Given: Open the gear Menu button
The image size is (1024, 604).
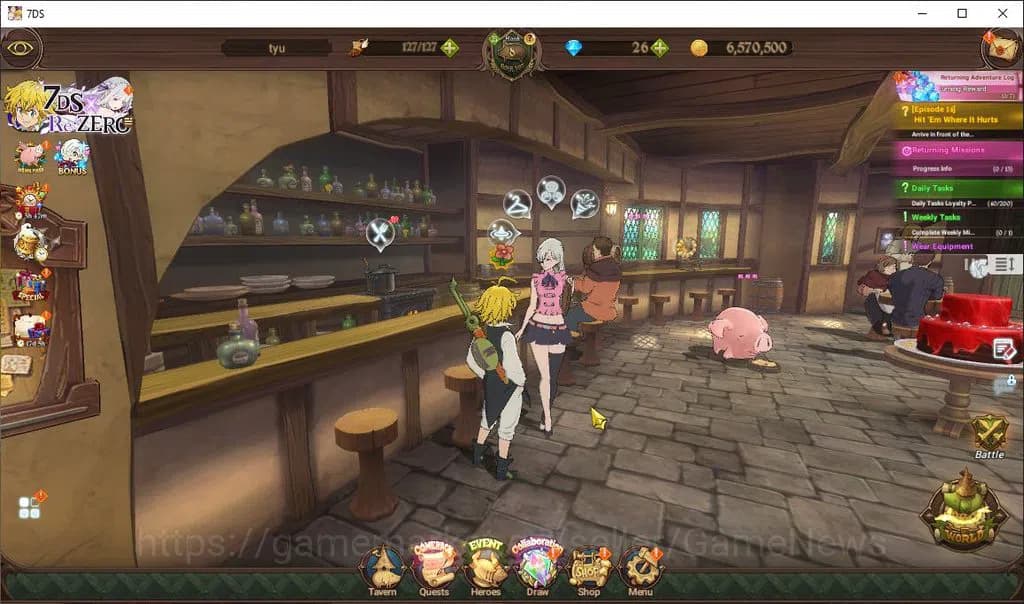Looking at the screenshot, I should pyautogui.click(x=640, y=569).
